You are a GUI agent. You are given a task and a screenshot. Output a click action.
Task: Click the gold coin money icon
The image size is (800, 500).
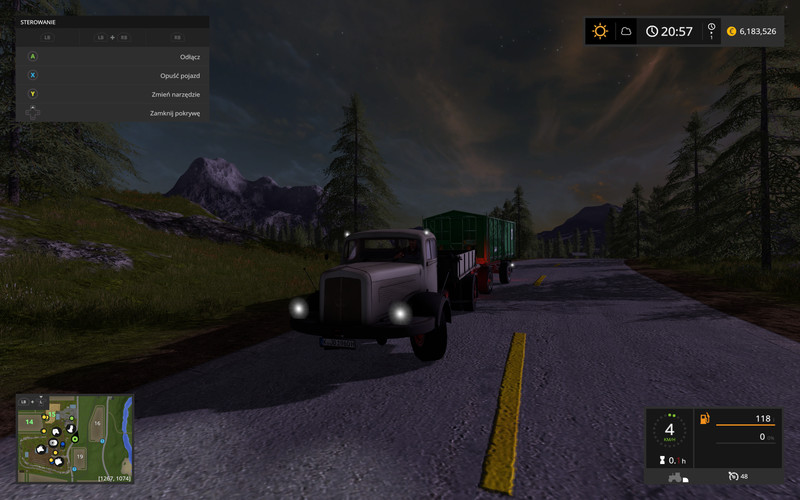pos(731,31)
